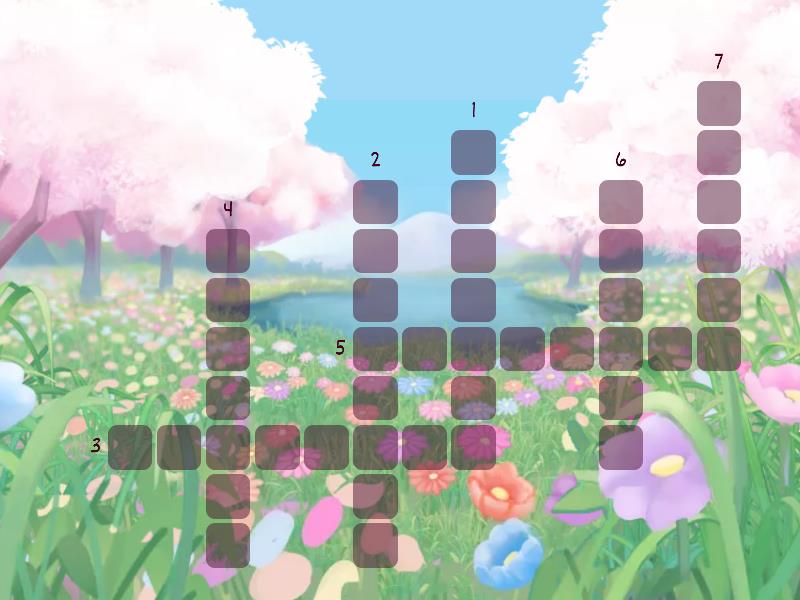800x600 pixels.
Task: Click the cell where words 1 and 5 cross
Action: click(x=473, y=348)
